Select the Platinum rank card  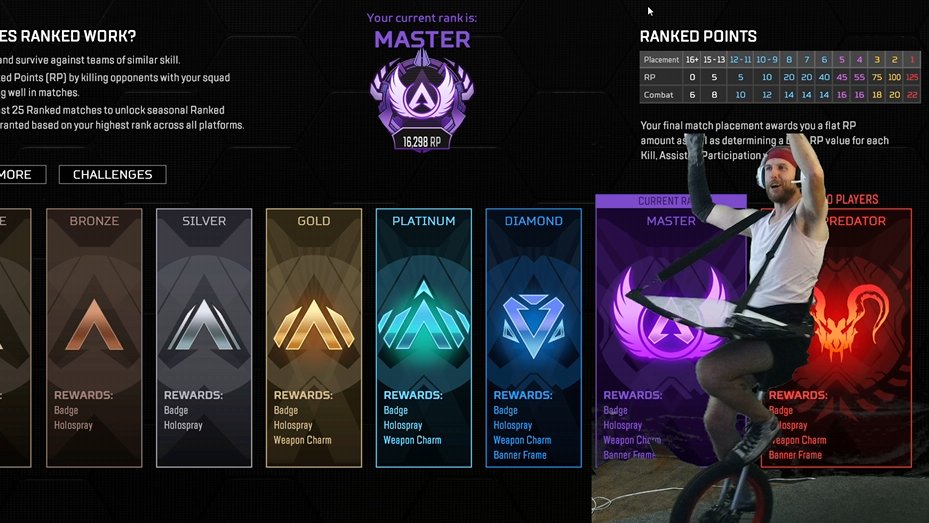423,337
